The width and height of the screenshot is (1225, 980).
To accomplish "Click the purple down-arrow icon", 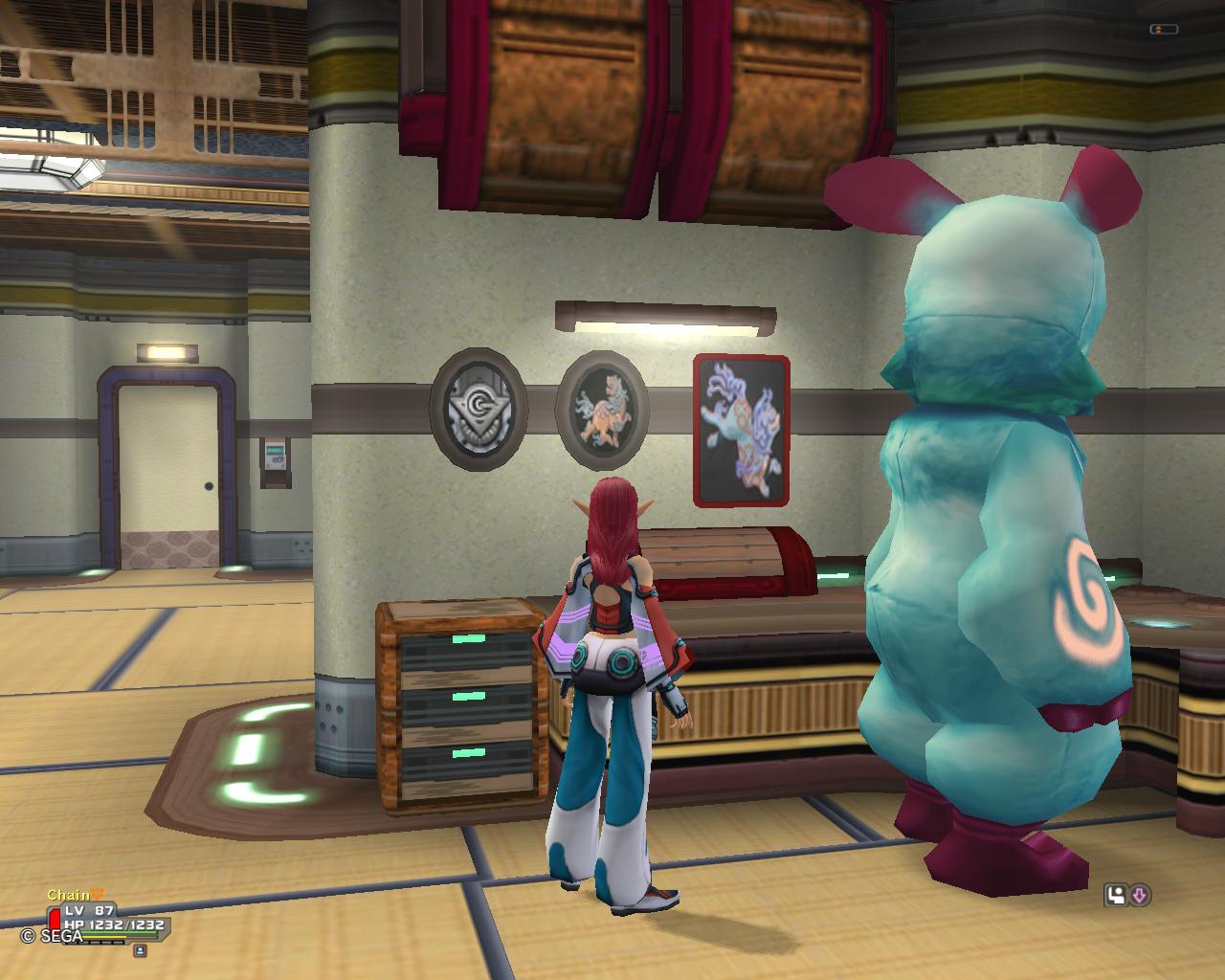I will (x=1140, y=896).
